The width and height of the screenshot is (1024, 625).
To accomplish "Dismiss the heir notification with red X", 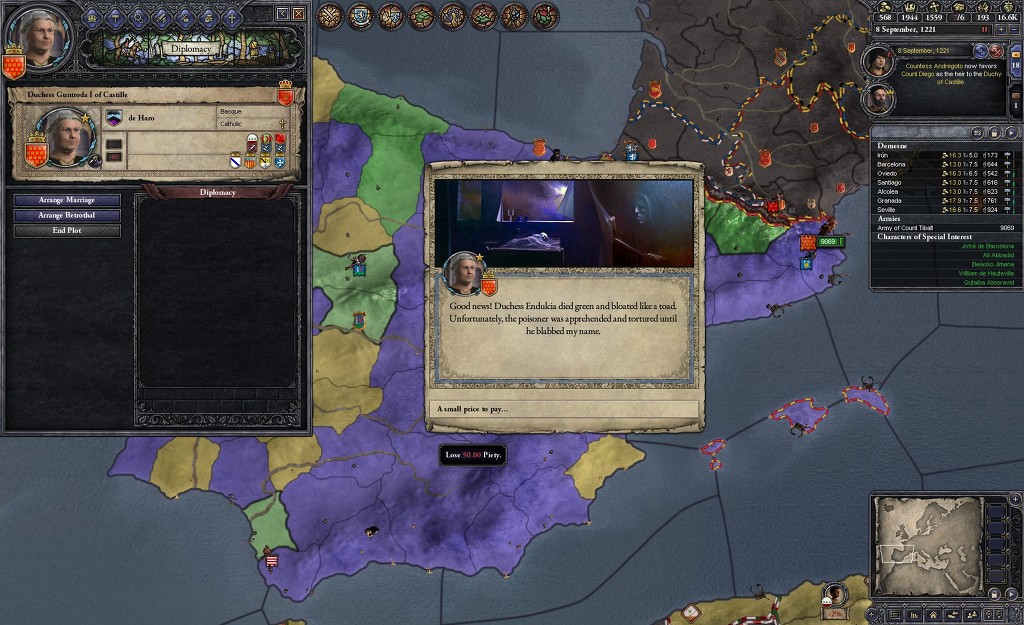I will [996, 50].
